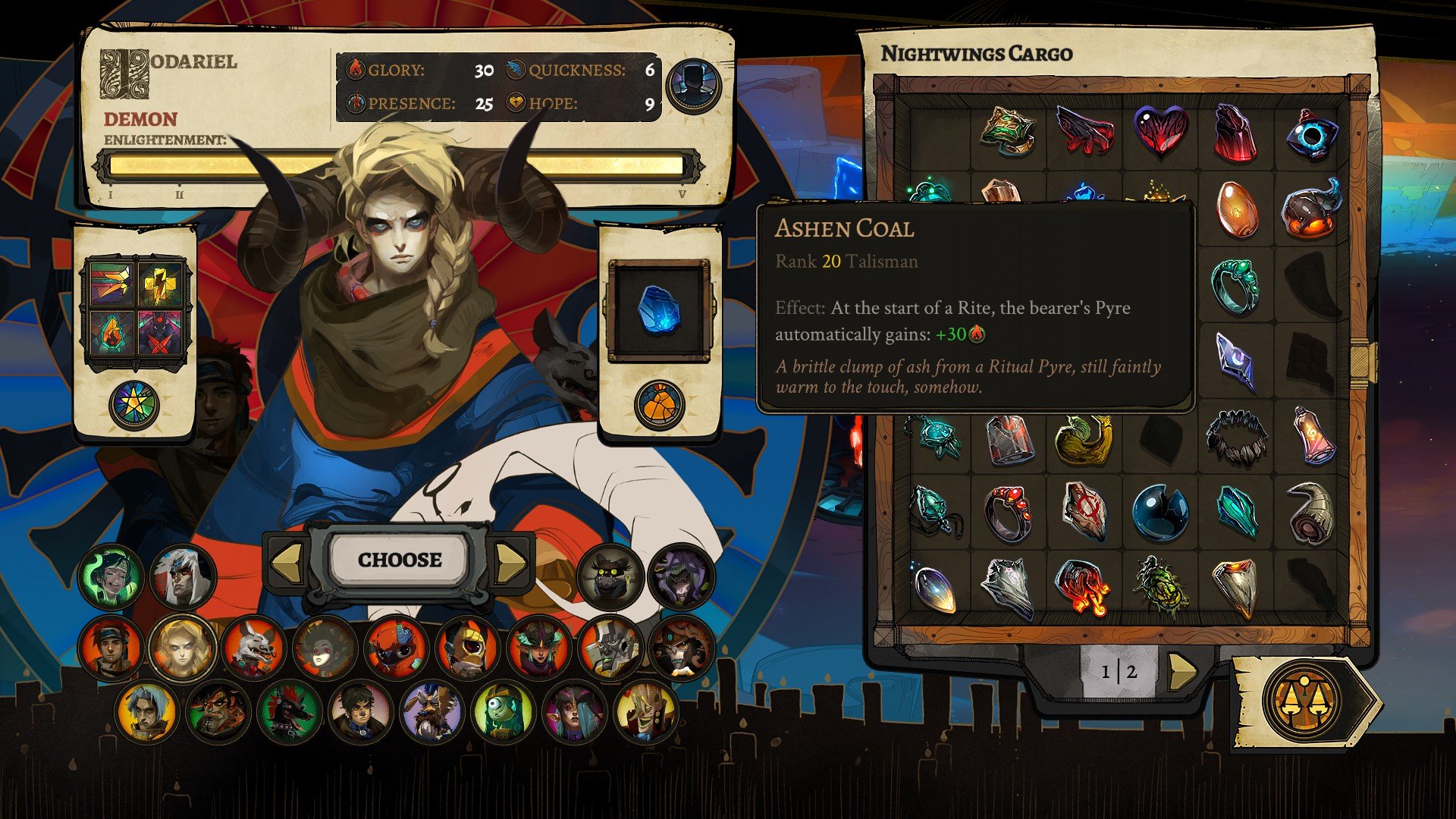Click the orange stained-glass talisman emblem
Screen dimensions: 1456x819
[x=659, y=404]
